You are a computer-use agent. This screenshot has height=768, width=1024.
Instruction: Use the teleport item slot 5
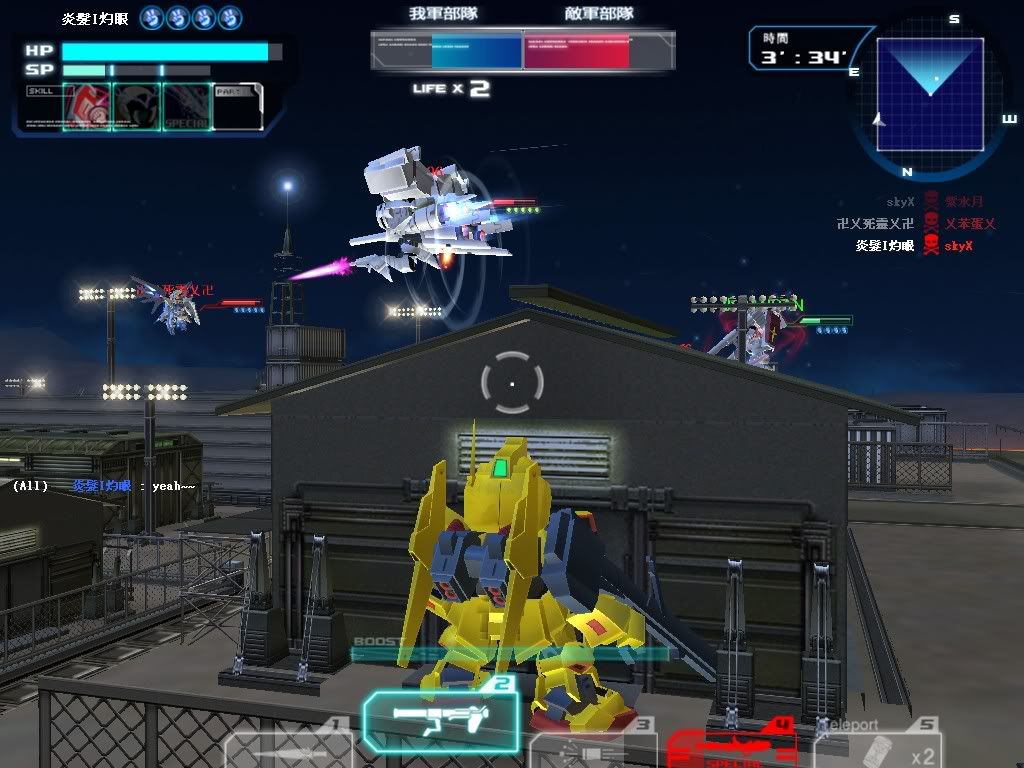(877, 748)
